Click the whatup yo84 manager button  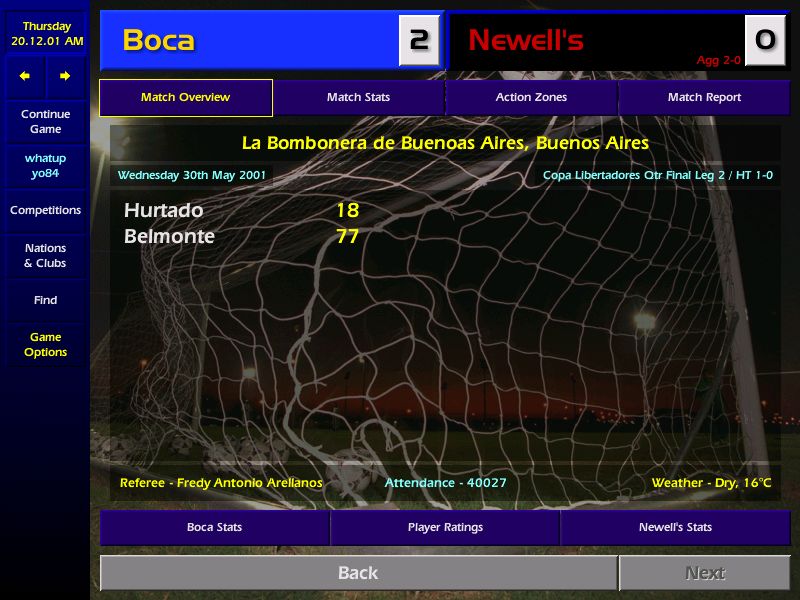pyautogui.click(x=45, y=166)
